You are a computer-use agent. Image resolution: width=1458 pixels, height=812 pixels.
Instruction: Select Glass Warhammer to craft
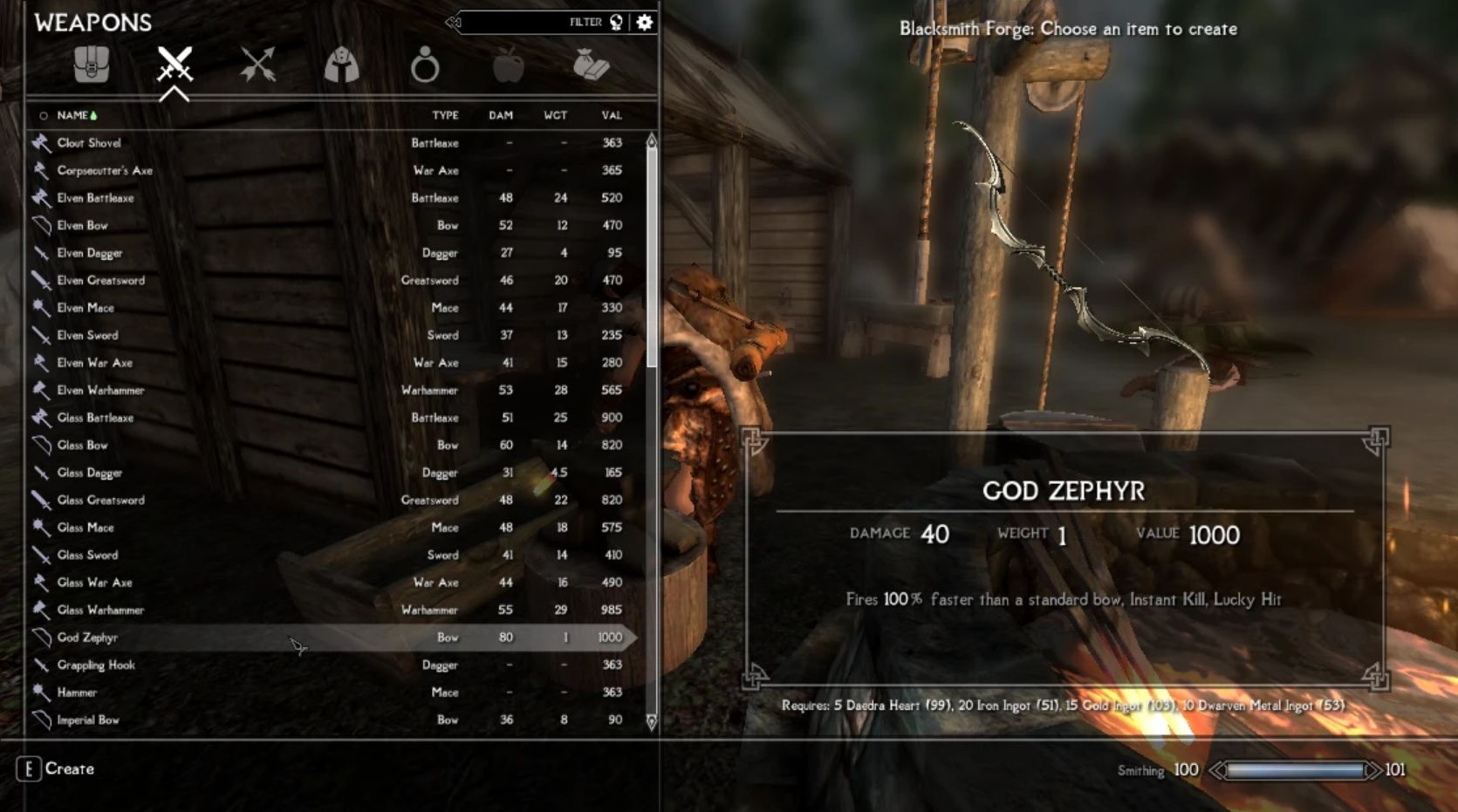click(x=100, y=610)
